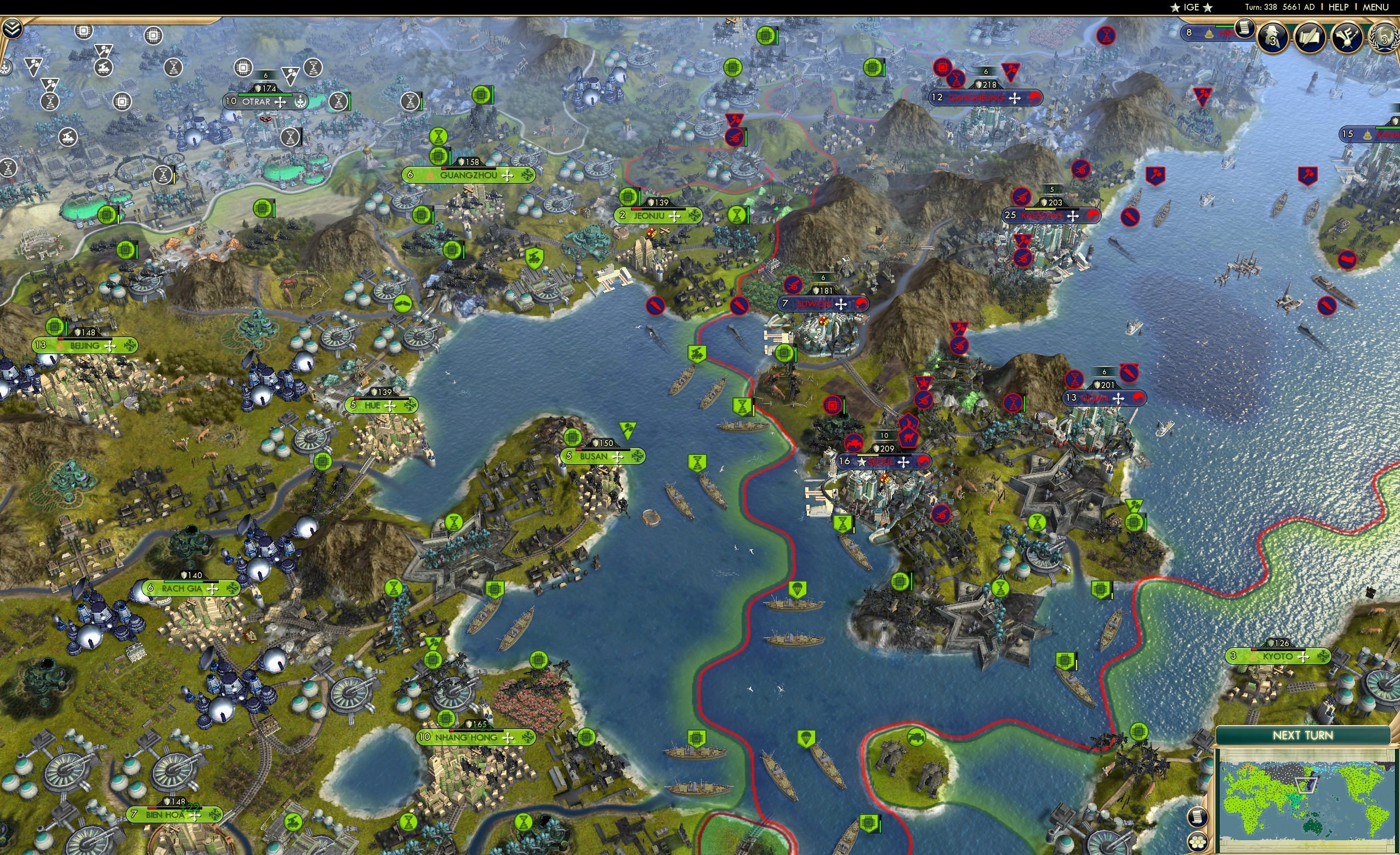The height and width of the screenshot is (855, 1400).
Task: Click the capital star on Seoul's city banner
Action: (x=862, y=463)
